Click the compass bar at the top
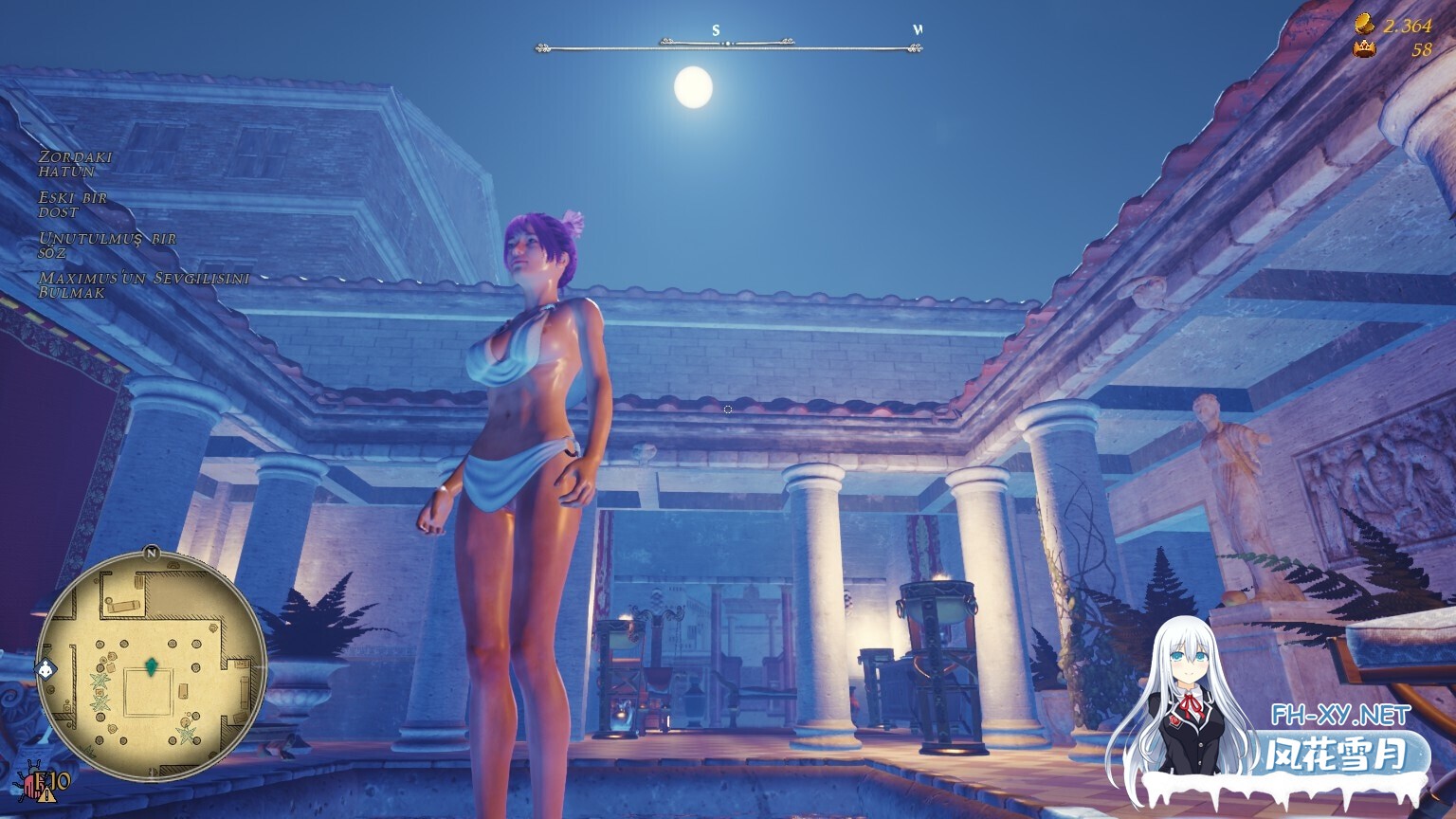Viewport: 1456px width, 819px height. click(x=725, y=42)
